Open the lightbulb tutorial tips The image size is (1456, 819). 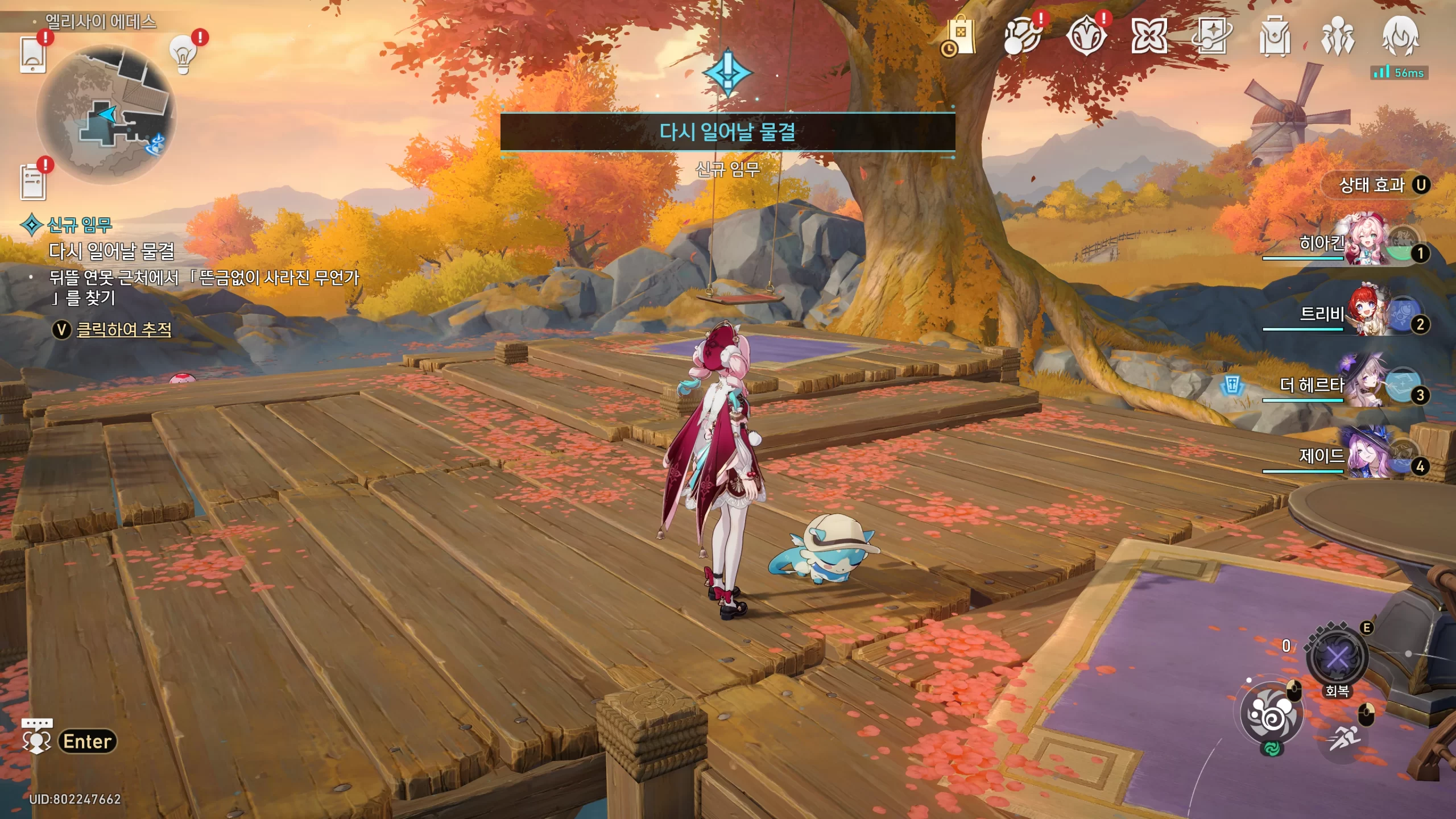183,55
